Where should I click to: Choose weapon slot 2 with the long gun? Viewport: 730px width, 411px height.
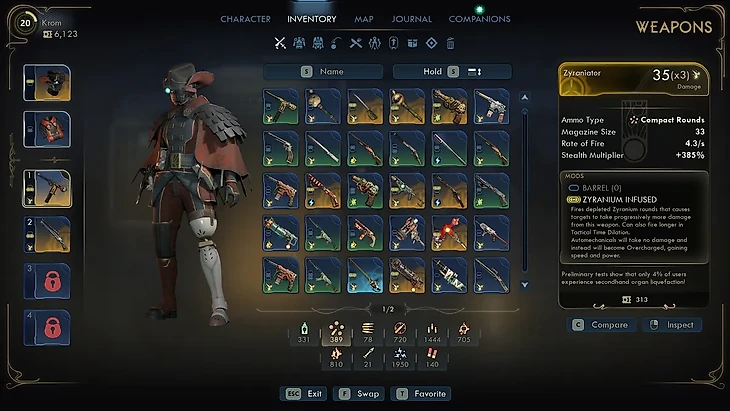coord(47,235)
